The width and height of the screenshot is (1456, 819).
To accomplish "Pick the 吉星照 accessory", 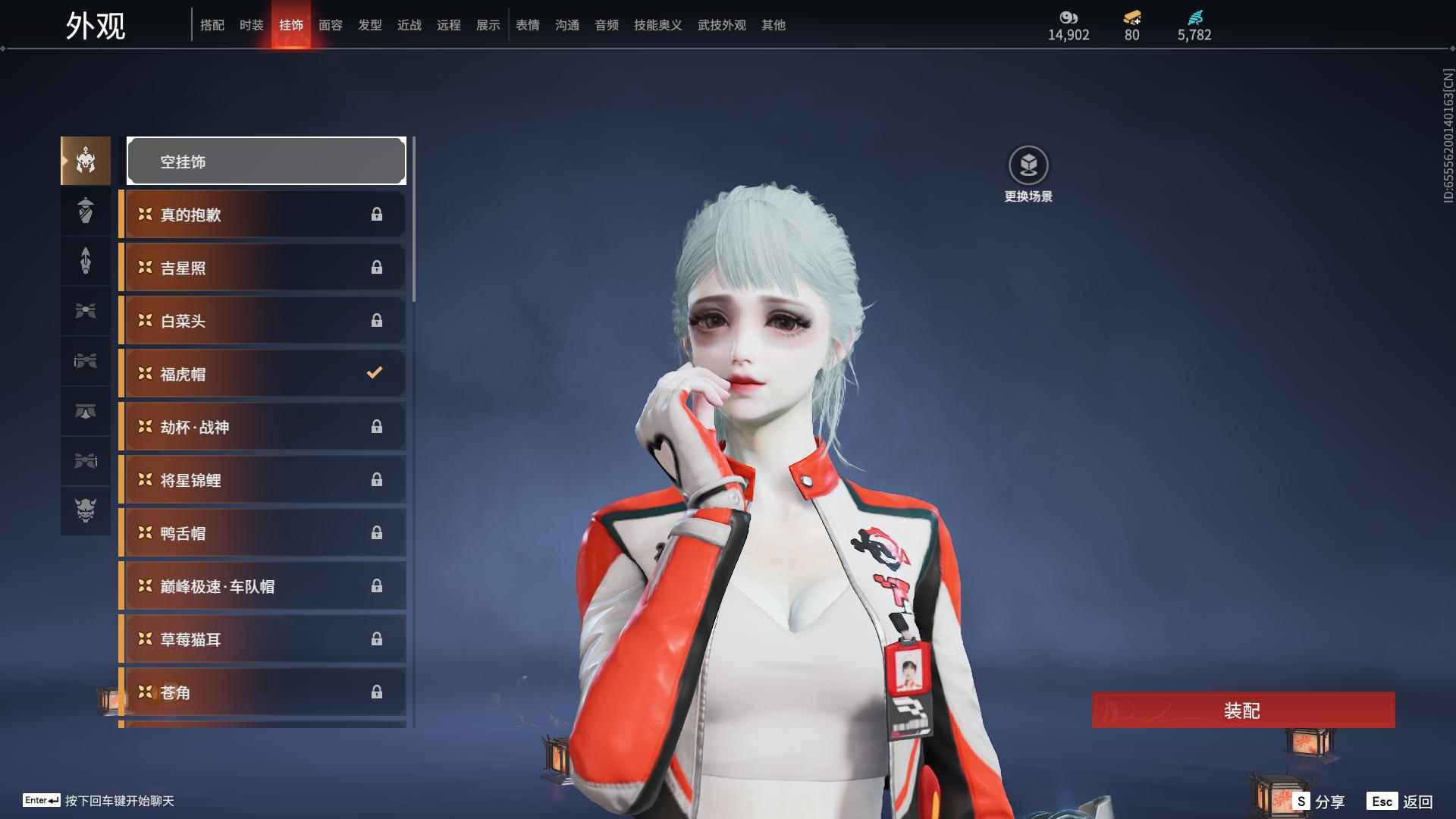I will [x=262, y=268].
